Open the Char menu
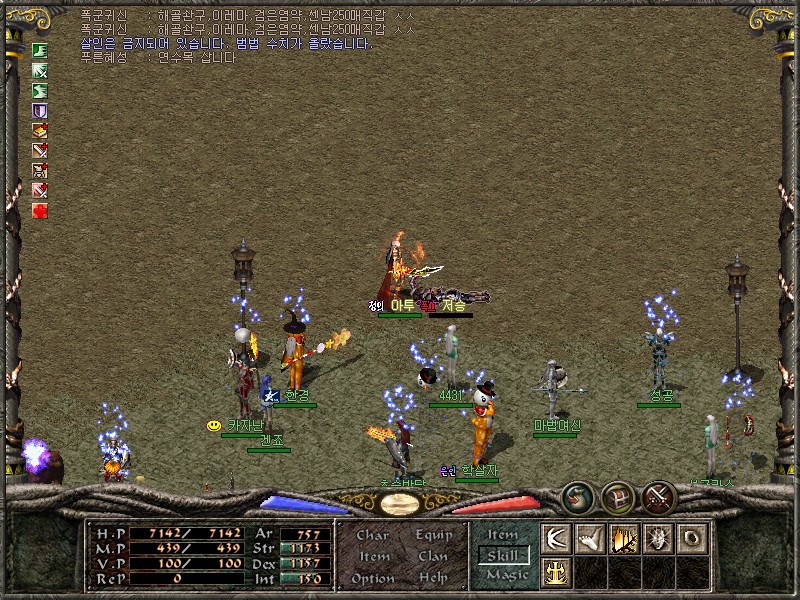Image resolution: width=800 pixels, height=600 pixels. tap(373, 535)
